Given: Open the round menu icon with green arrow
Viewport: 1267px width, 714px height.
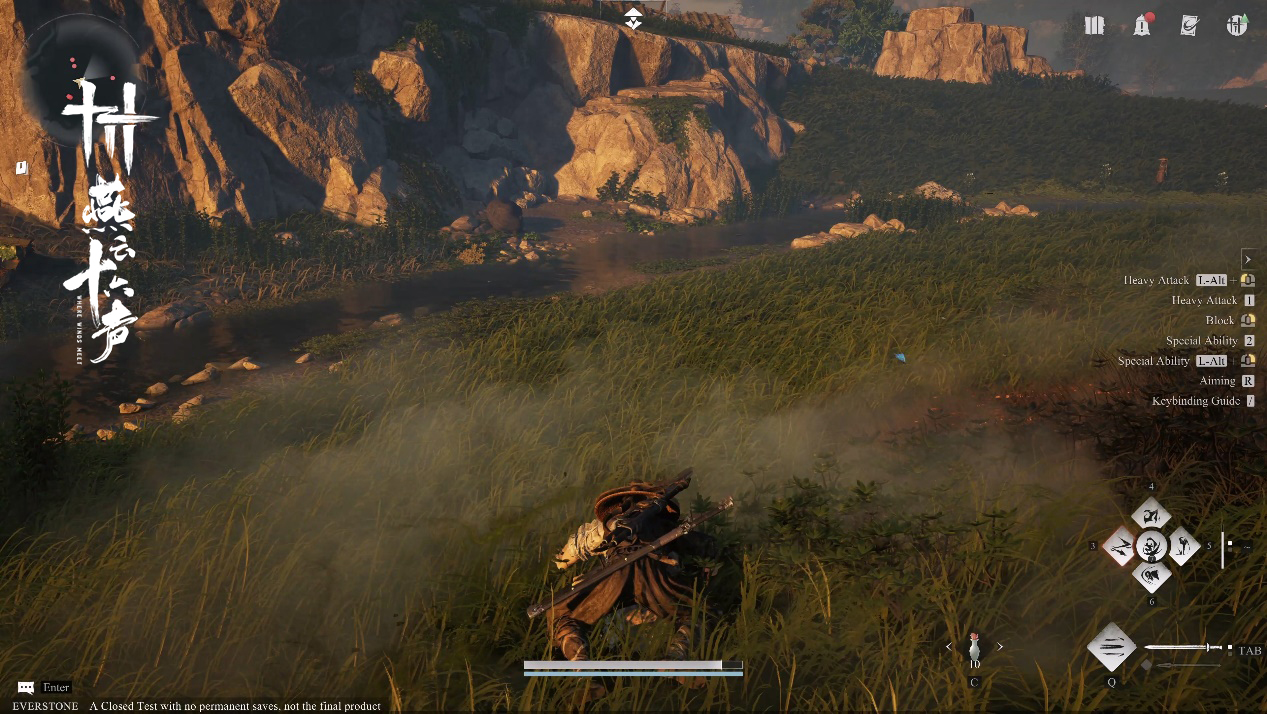Looking at the screenshot, I should coord(1237,26).
